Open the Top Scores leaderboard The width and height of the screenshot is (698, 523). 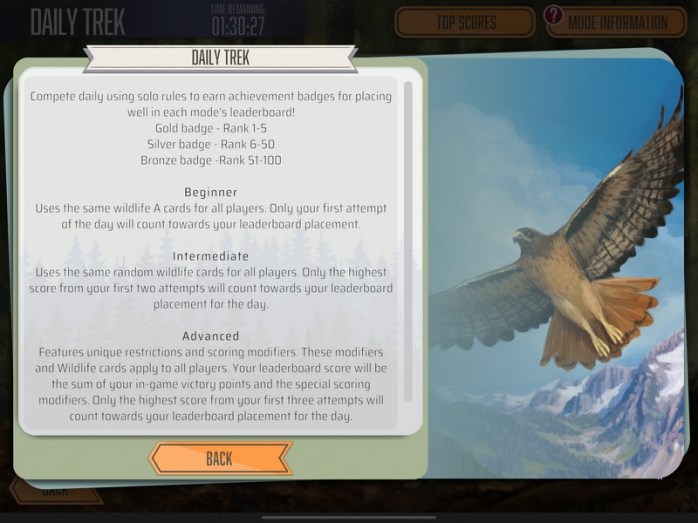point(465,22)
